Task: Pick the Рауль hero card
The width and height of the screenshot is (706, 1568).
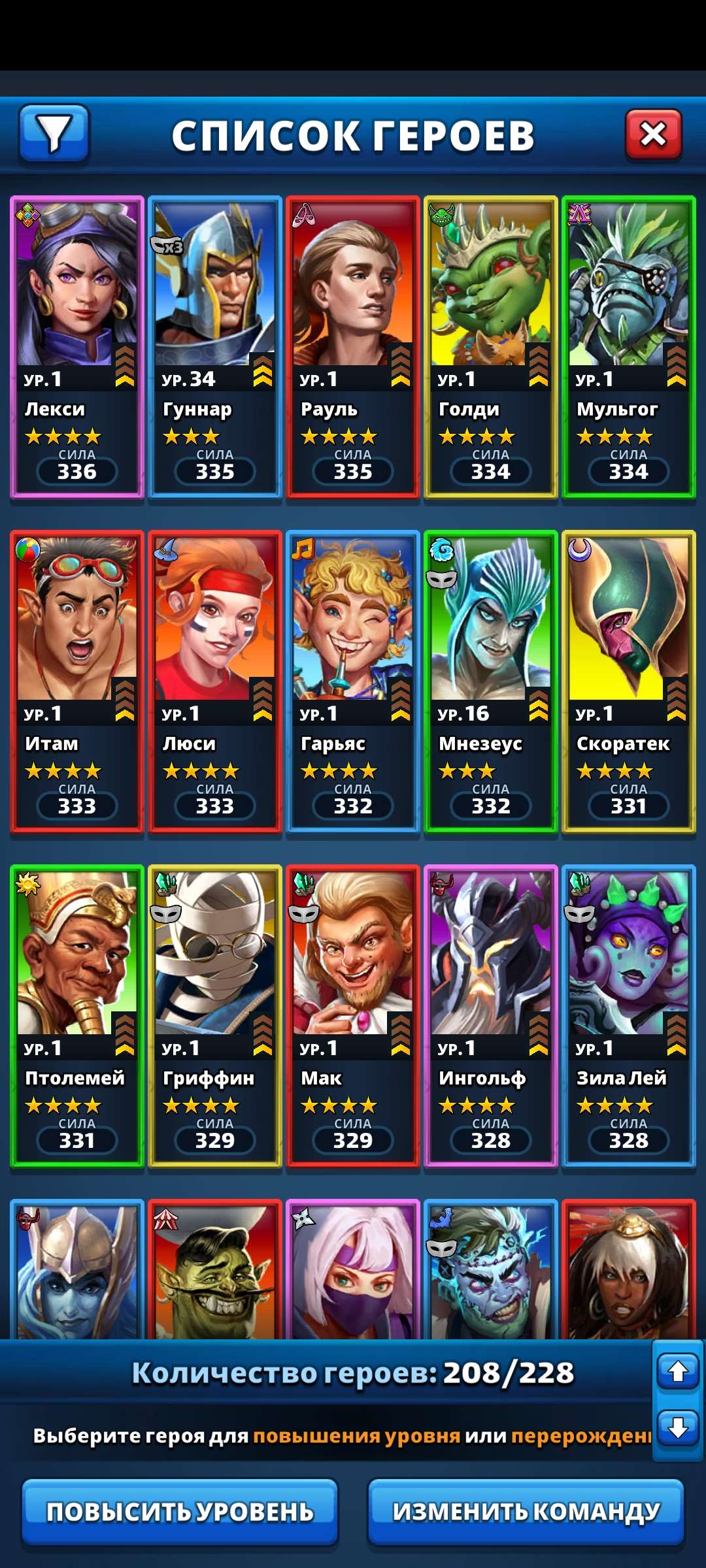Action: click(x=353, y=346)
